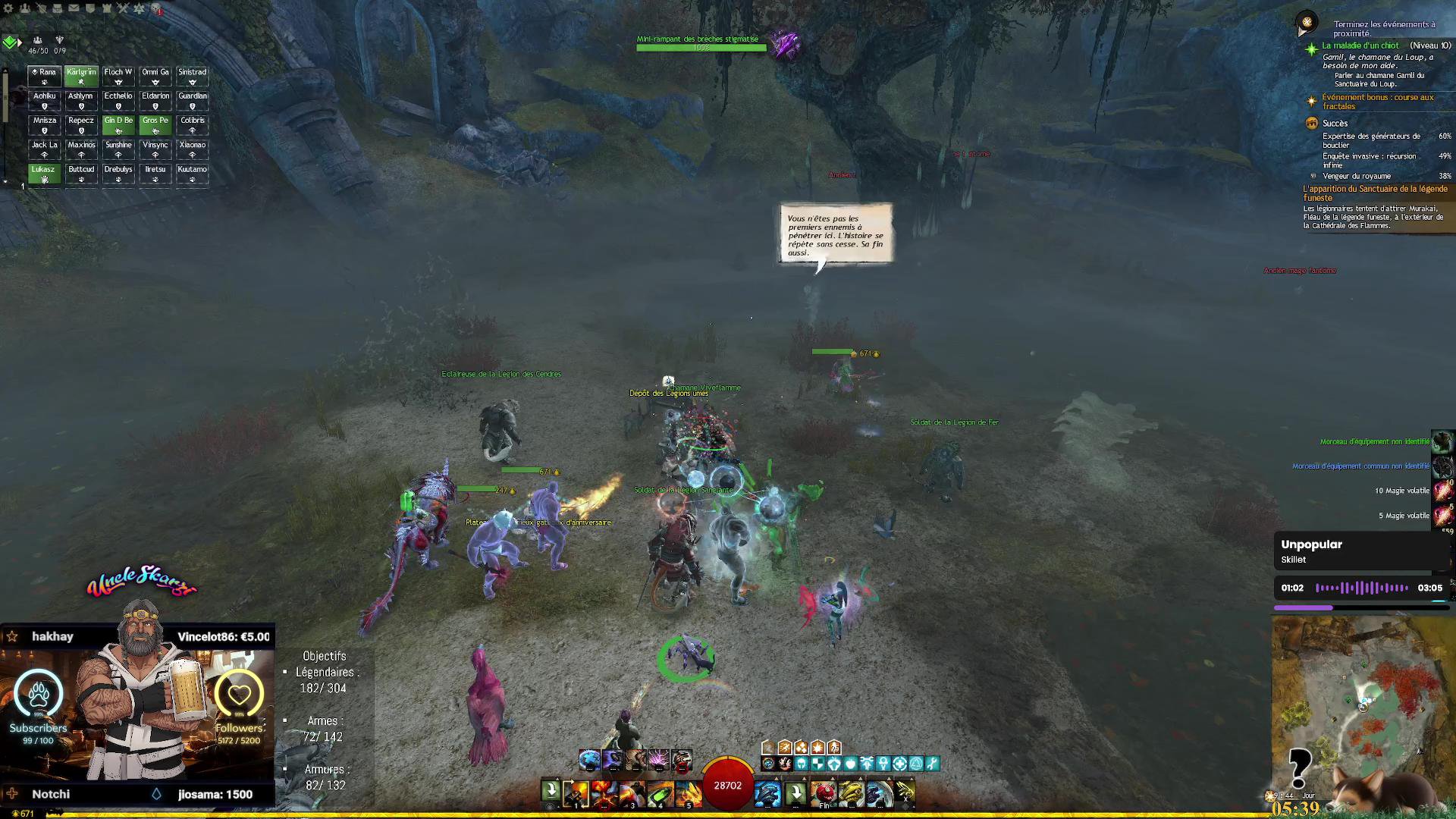Select squad member Gros Pe
This screenshot has width=1456, height=819.
[155, 124]
